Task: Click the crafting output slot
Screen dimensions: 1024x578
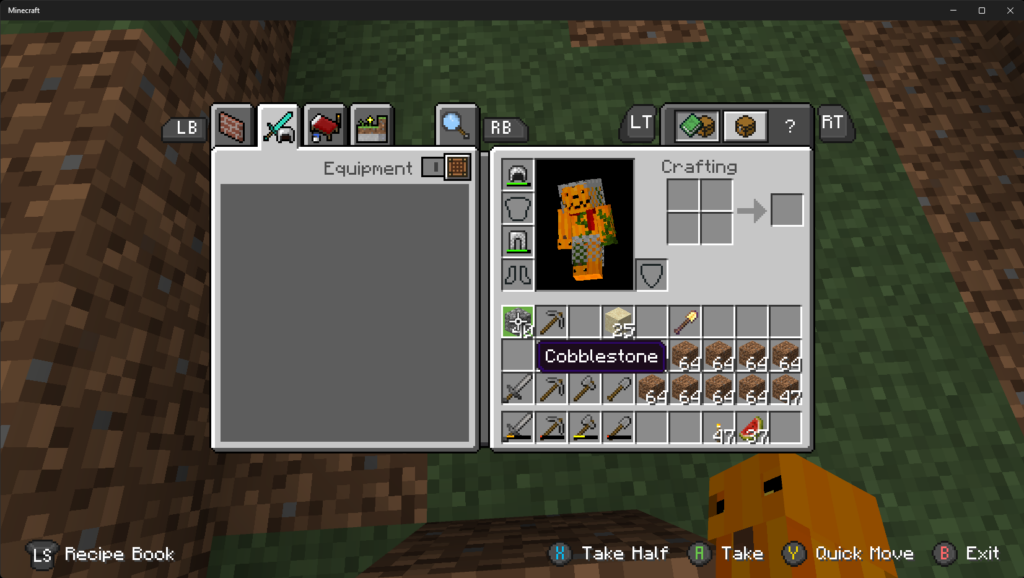Action: [x=787, y=210]
